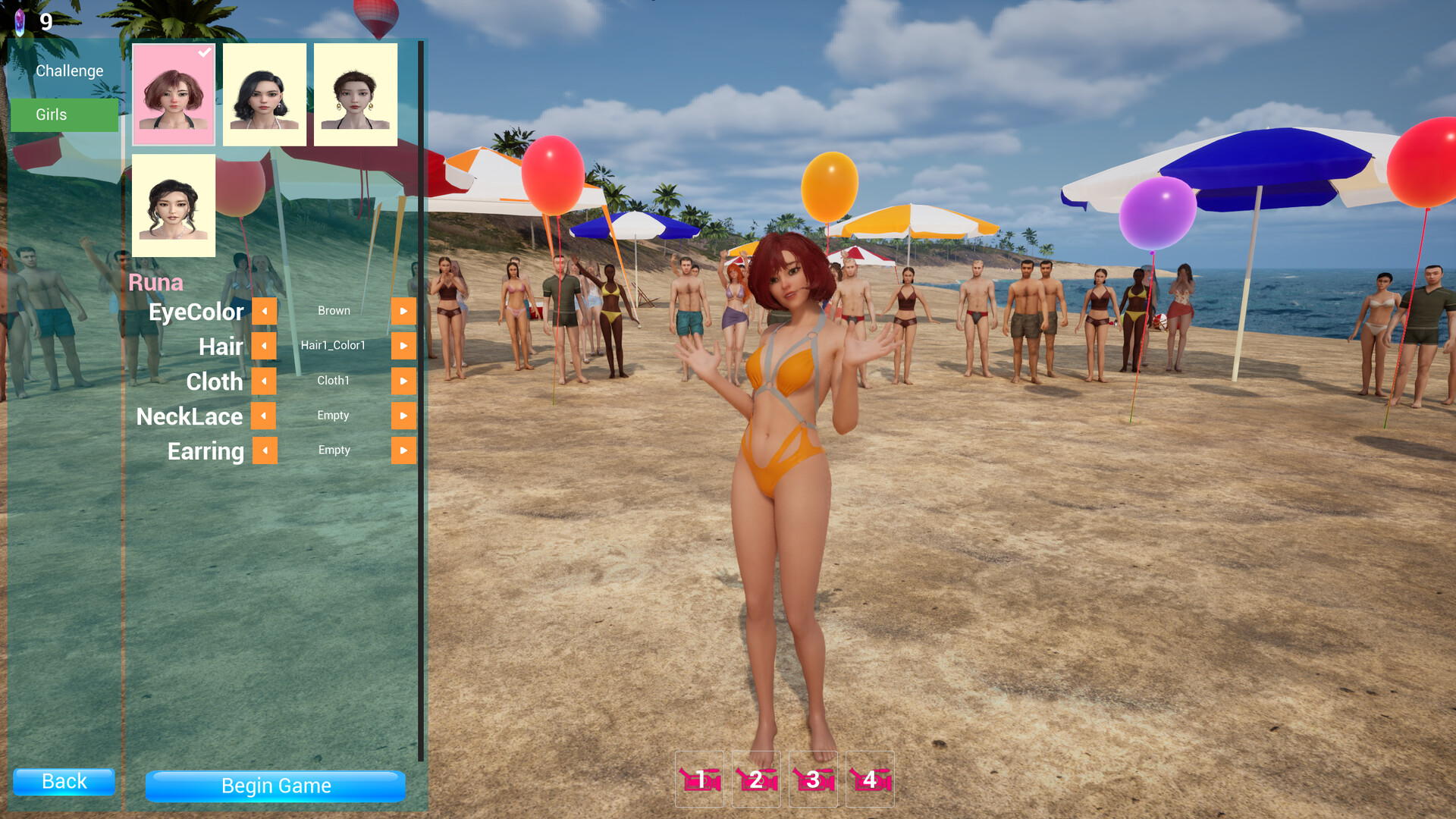Image resolution: width=1456 pixels, height=819 pixels.
Task: Cycle Earring back with the left arrow
Action: coord(264,450)
